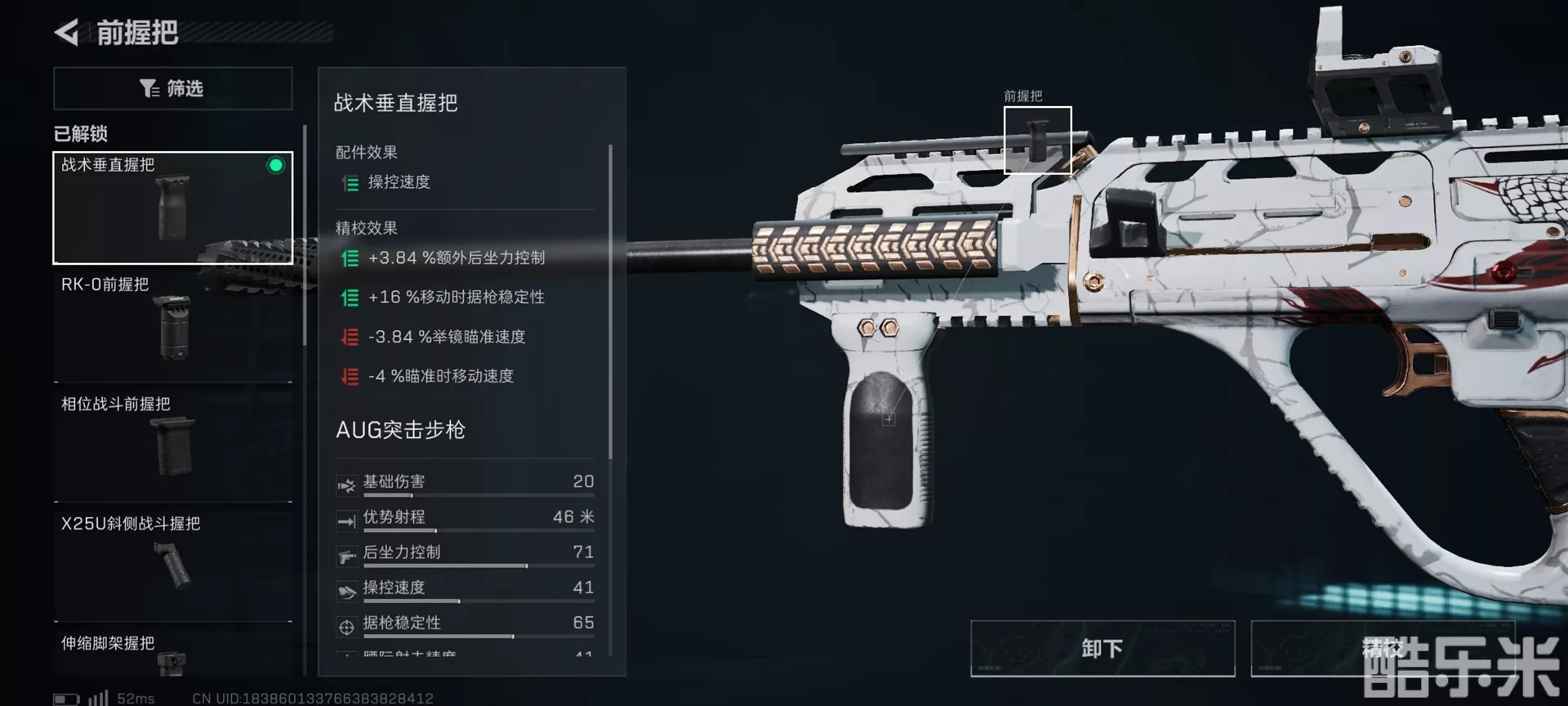Screen dimensions: 1568x706
Task: Open the 筛选 filter button
Action: click(173, 88)
